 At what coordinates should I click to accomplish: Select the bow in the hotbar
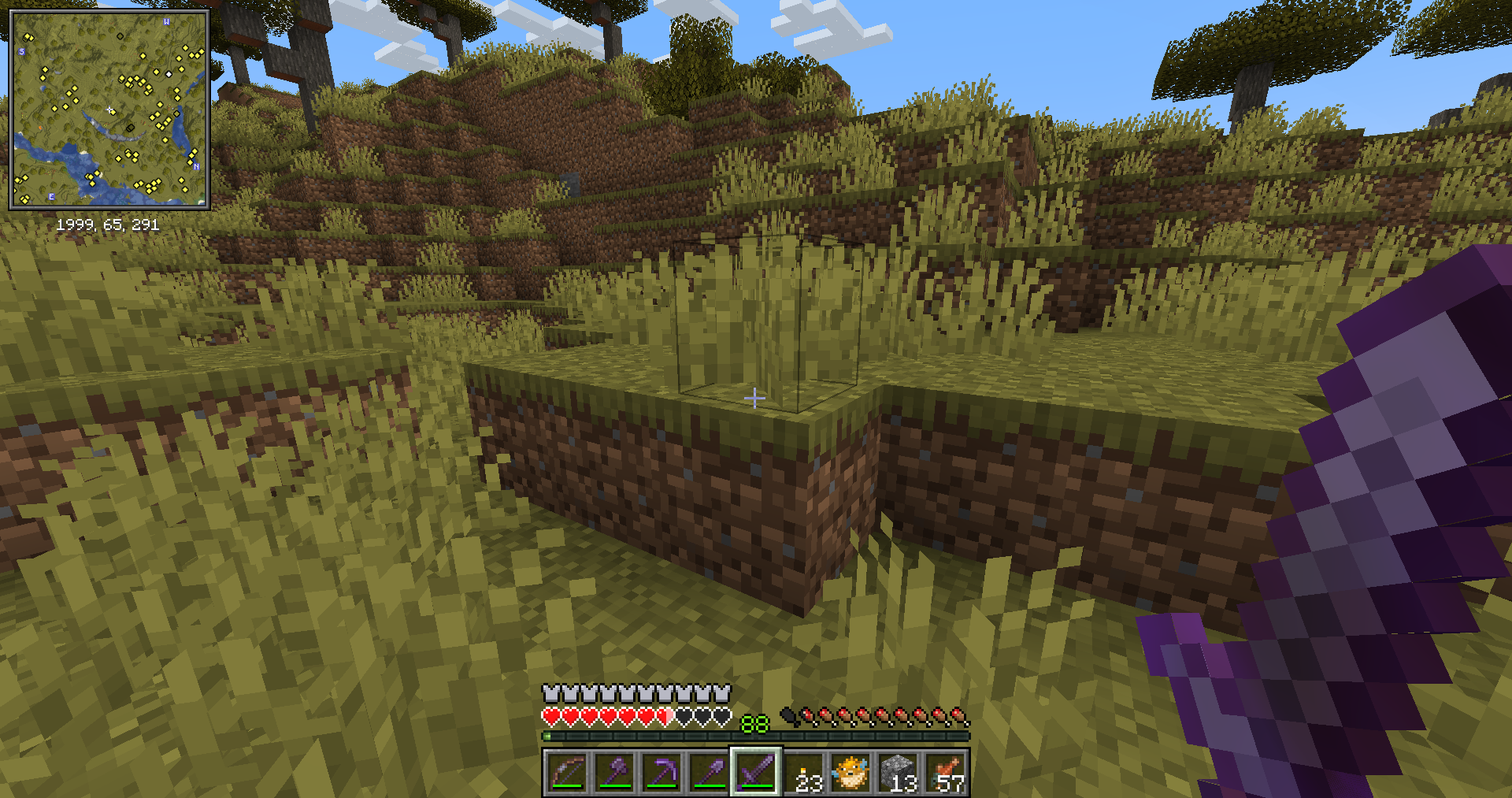pos(567,772)
